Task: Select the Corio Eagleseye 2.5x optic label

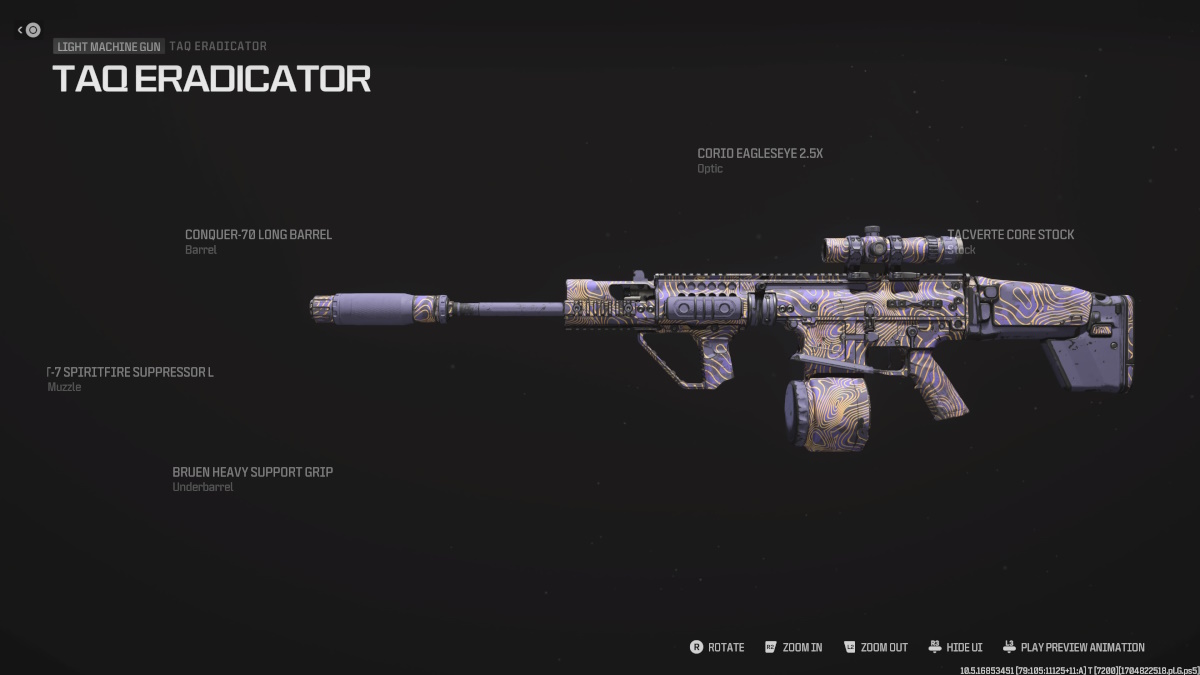Action: pyautogui.click(x=760, y=154)
